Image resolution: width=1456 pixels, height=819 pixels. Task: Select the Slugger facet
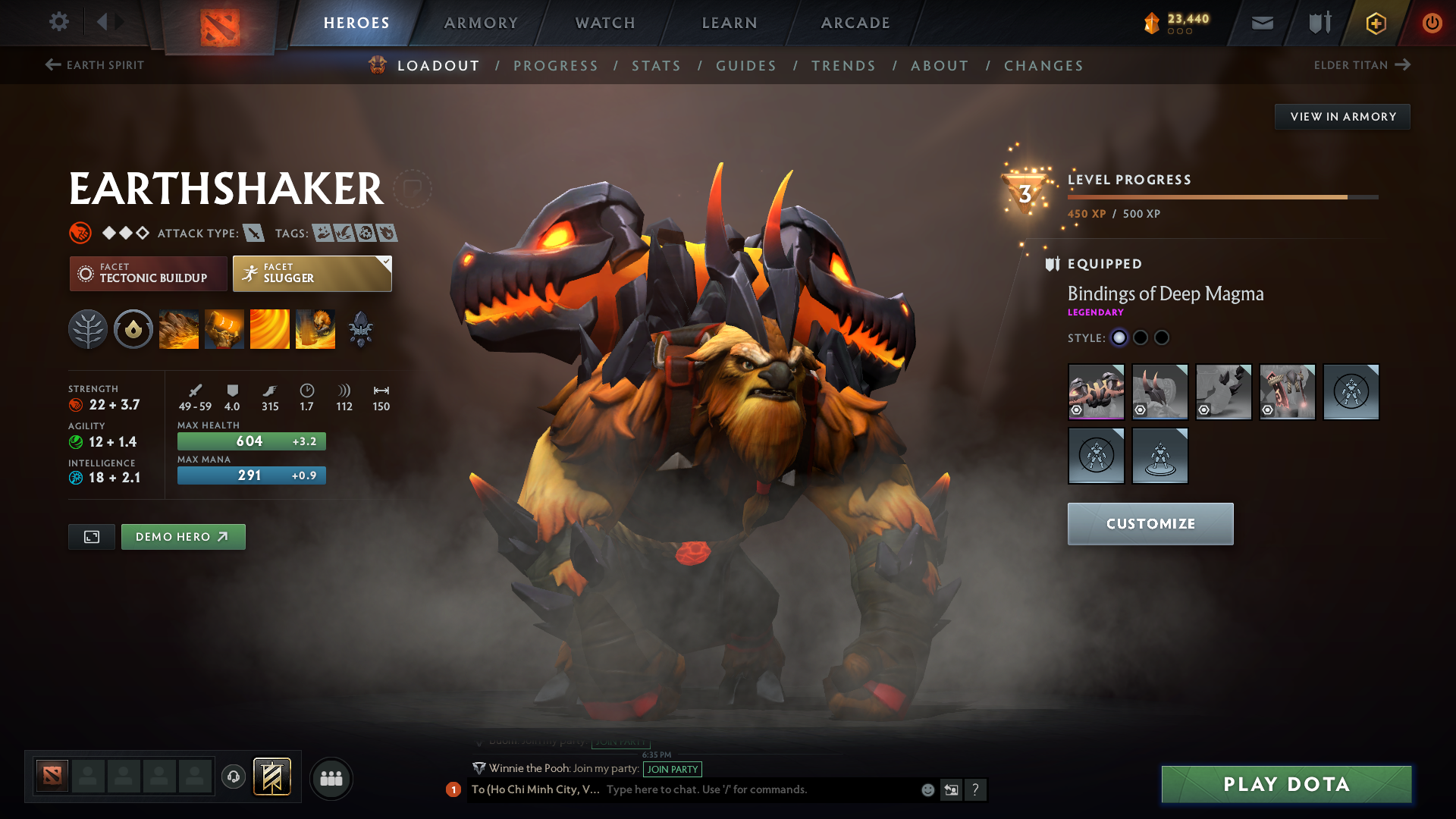312,274
